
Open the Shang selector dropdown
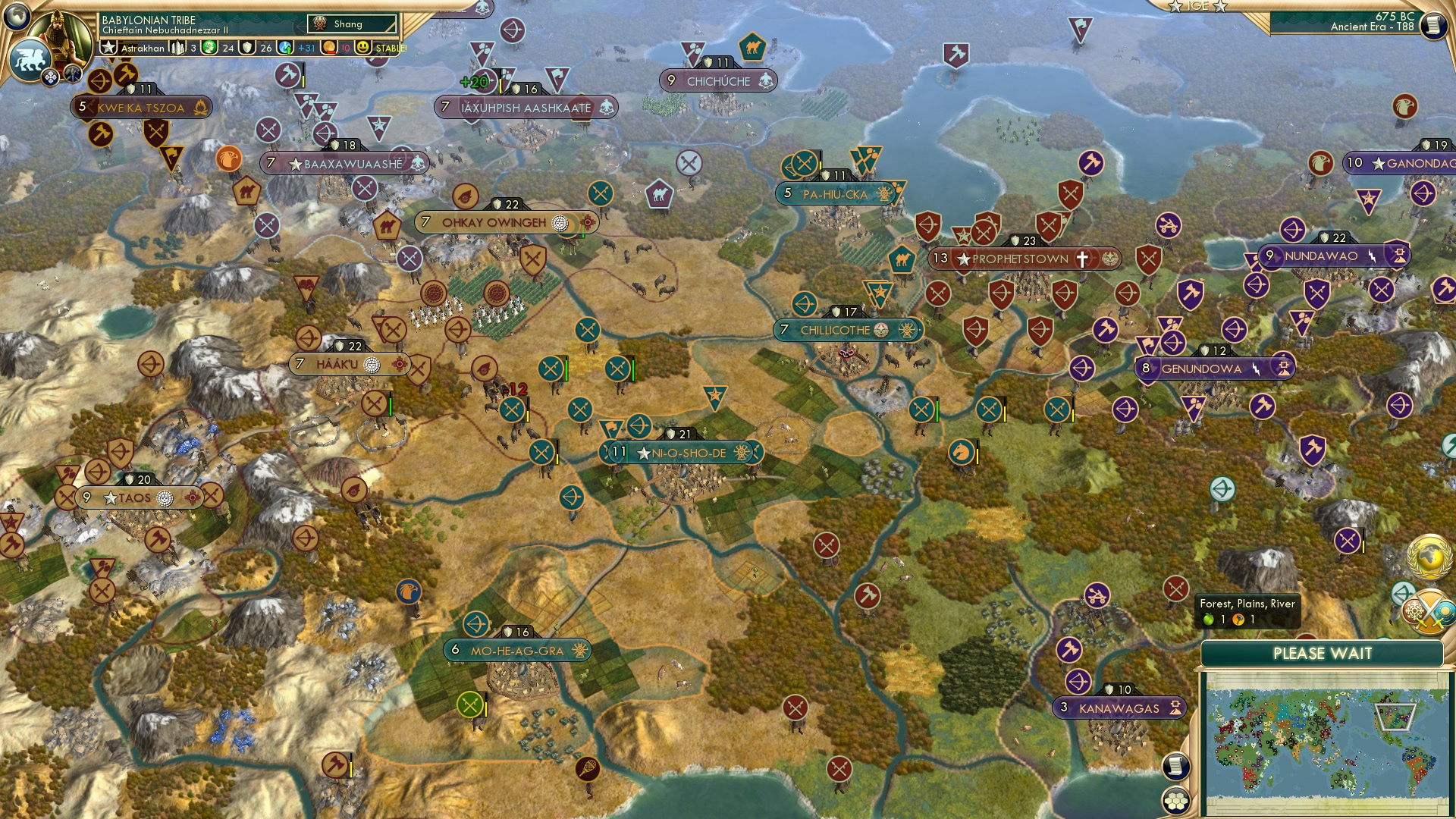pos(350,24)
